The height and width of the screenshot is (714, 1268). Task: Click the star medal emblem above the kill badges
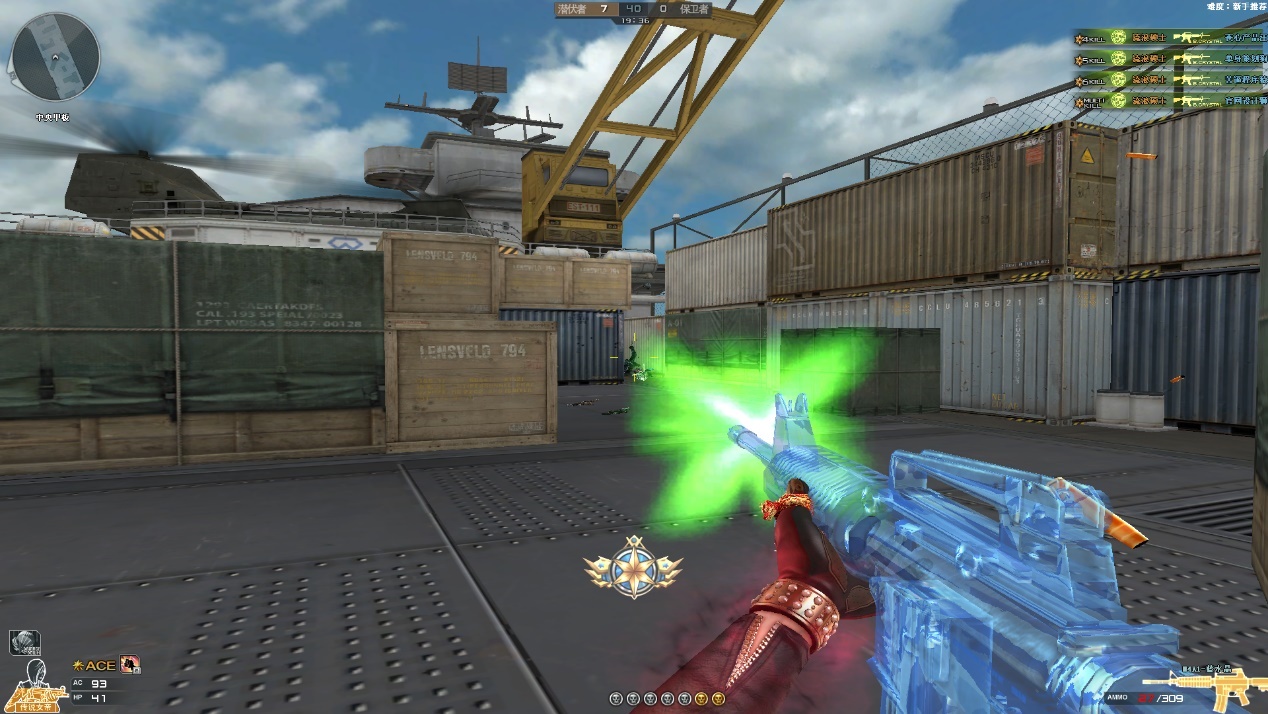633,566
